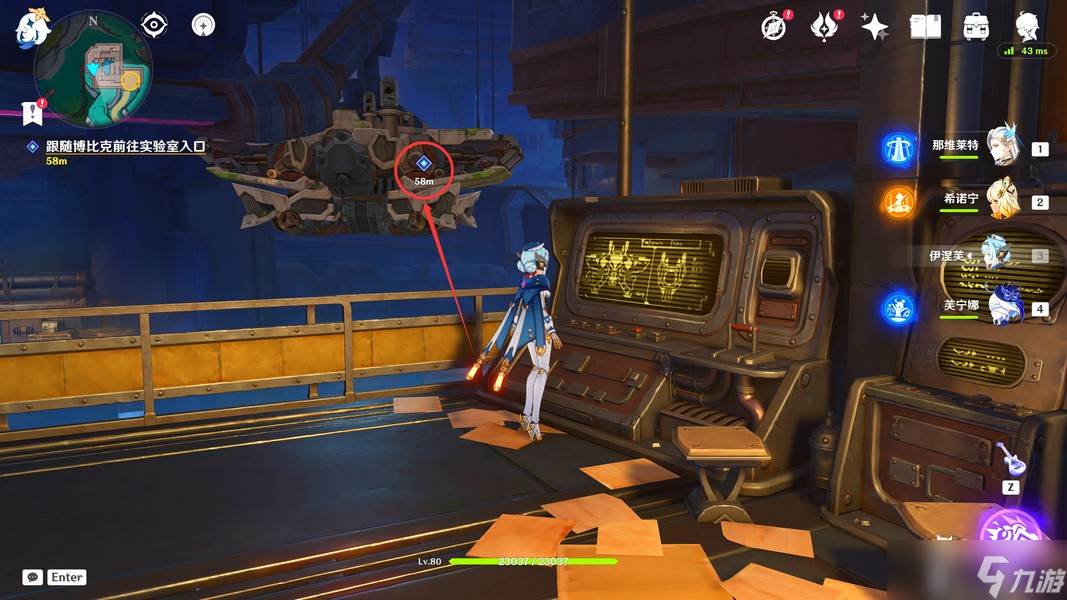The height and width of the screenshot is (600, 1067).
Task: Open the inventory bag icon
Action: 976,26
